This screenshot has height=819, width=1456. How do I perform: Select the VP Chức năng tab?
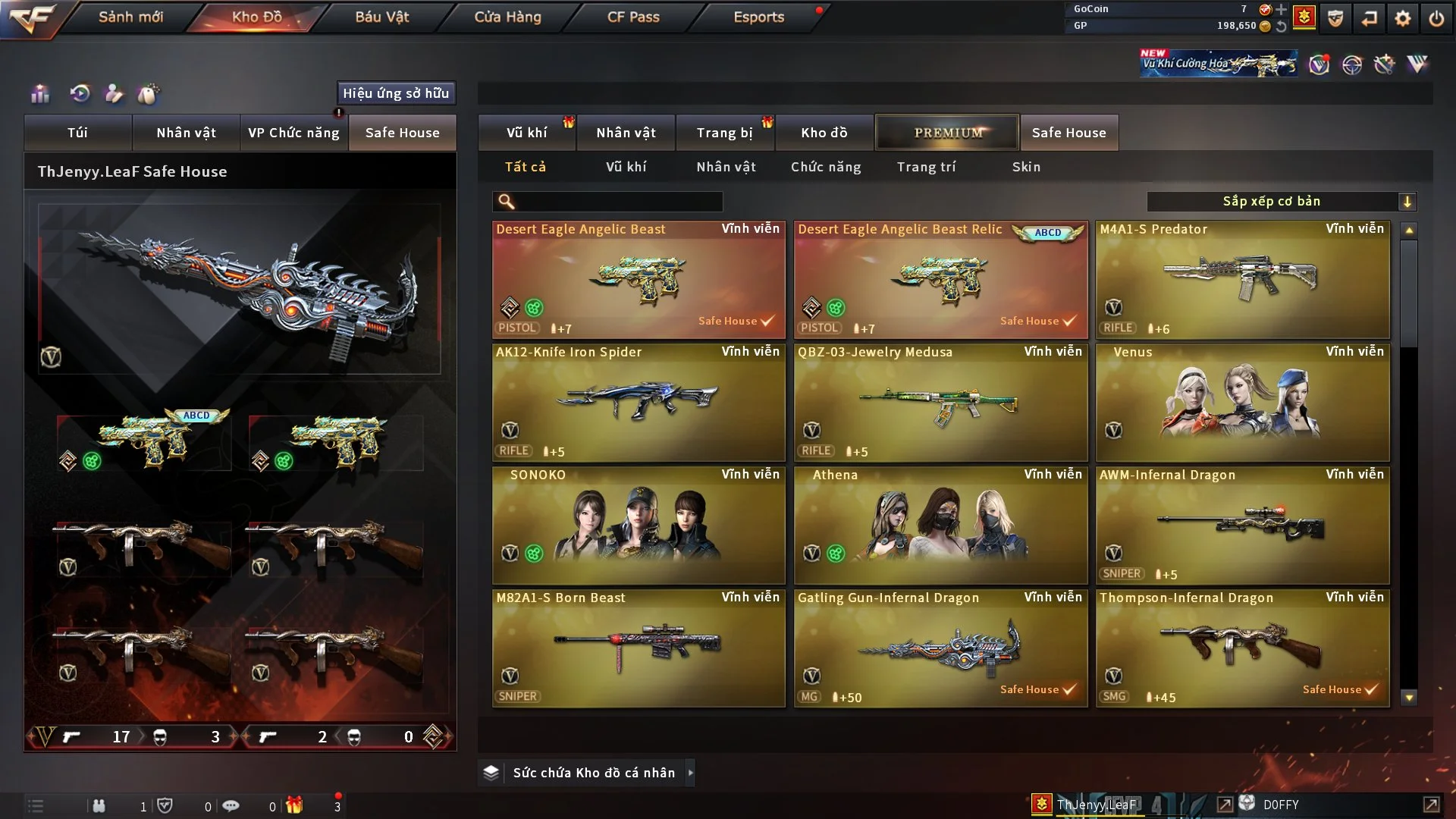(x=293, y=133)
